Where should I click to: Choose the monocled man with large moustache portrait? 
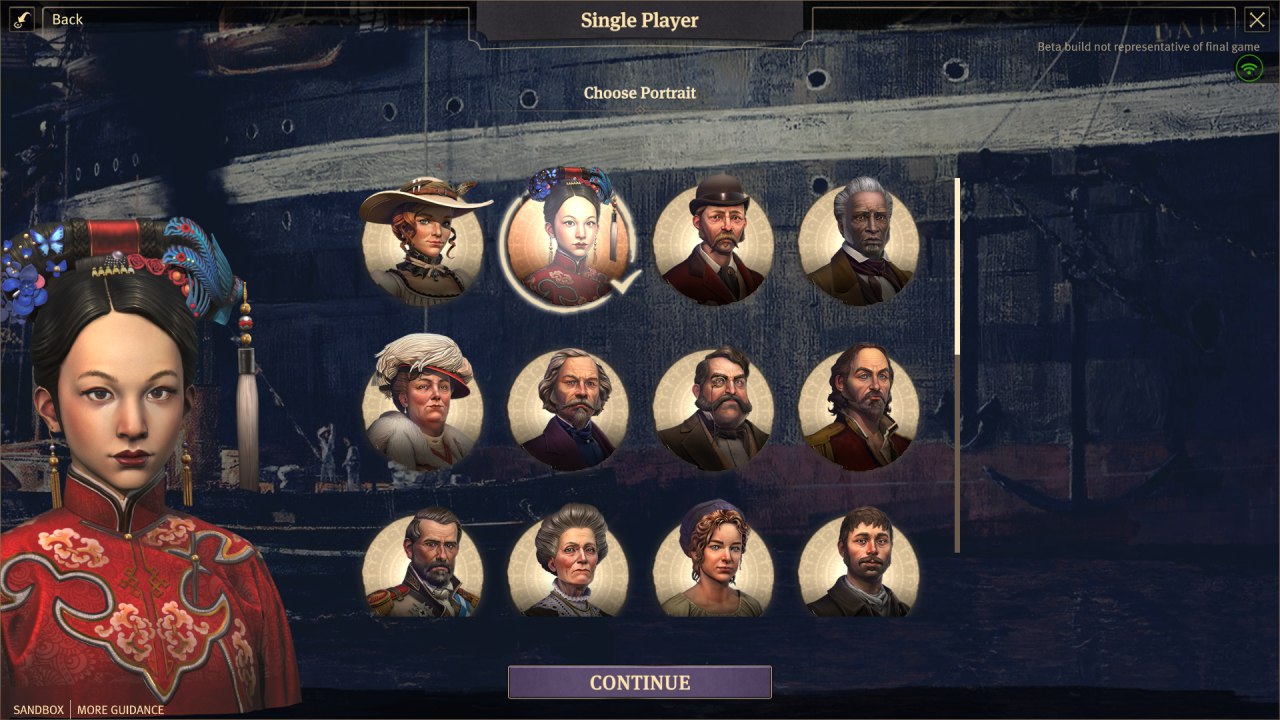[x=713, y=410]
